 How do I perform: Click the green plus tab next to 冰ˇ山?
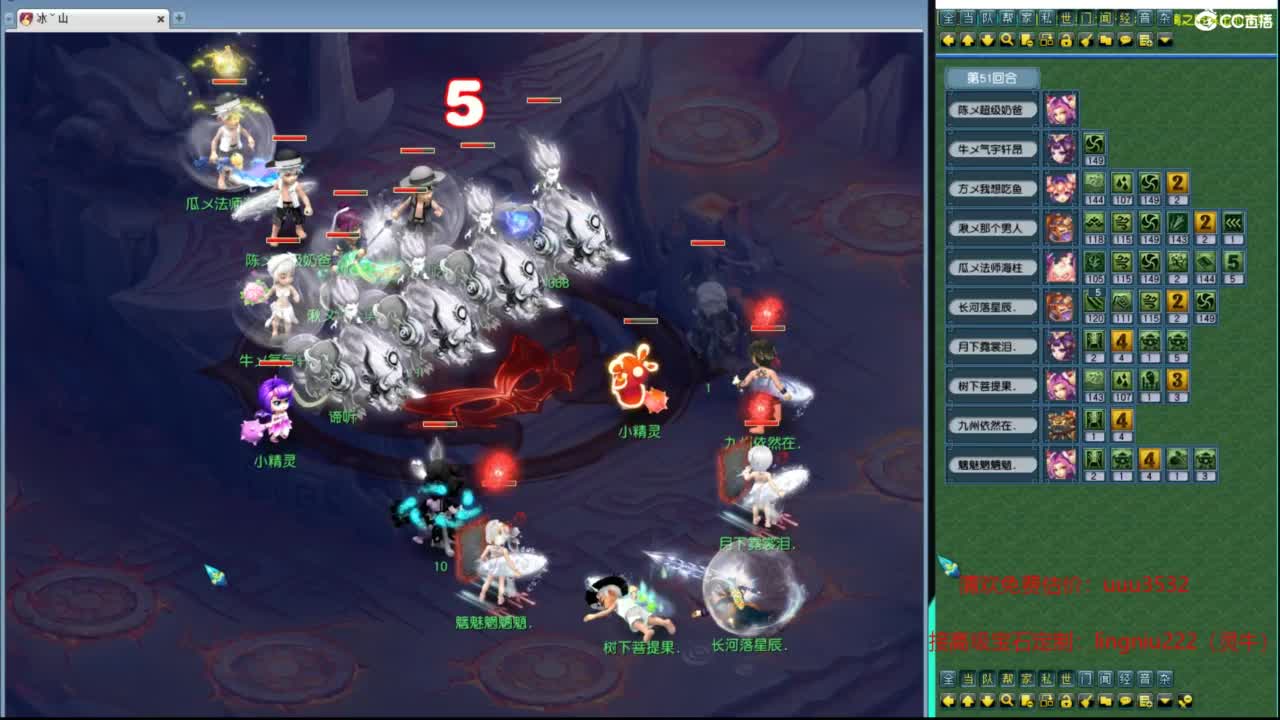point(178,17)
